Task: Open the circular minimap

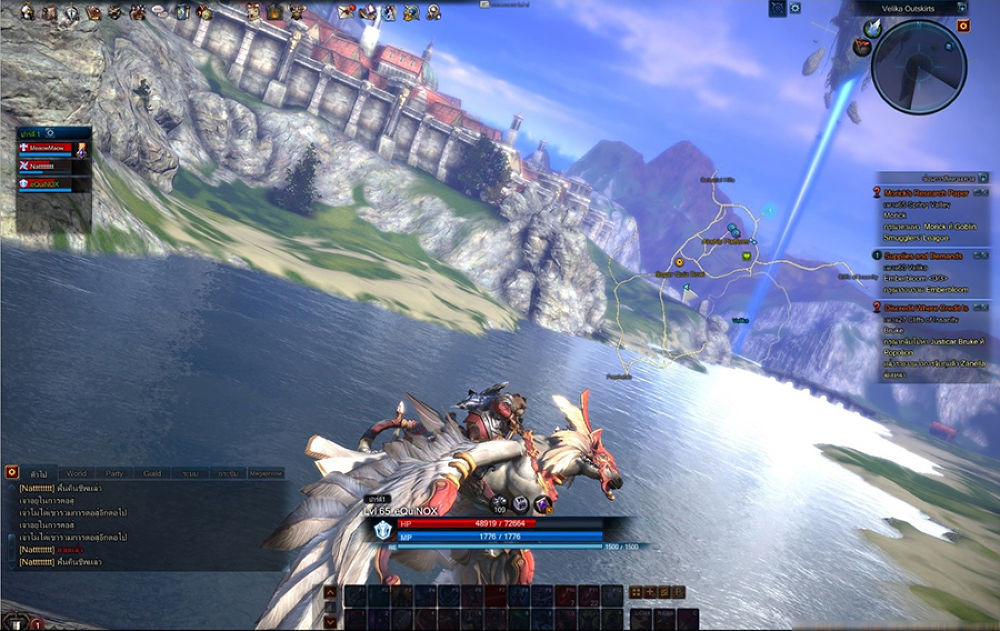Action: pyautogui.click(x=918, y=63)
